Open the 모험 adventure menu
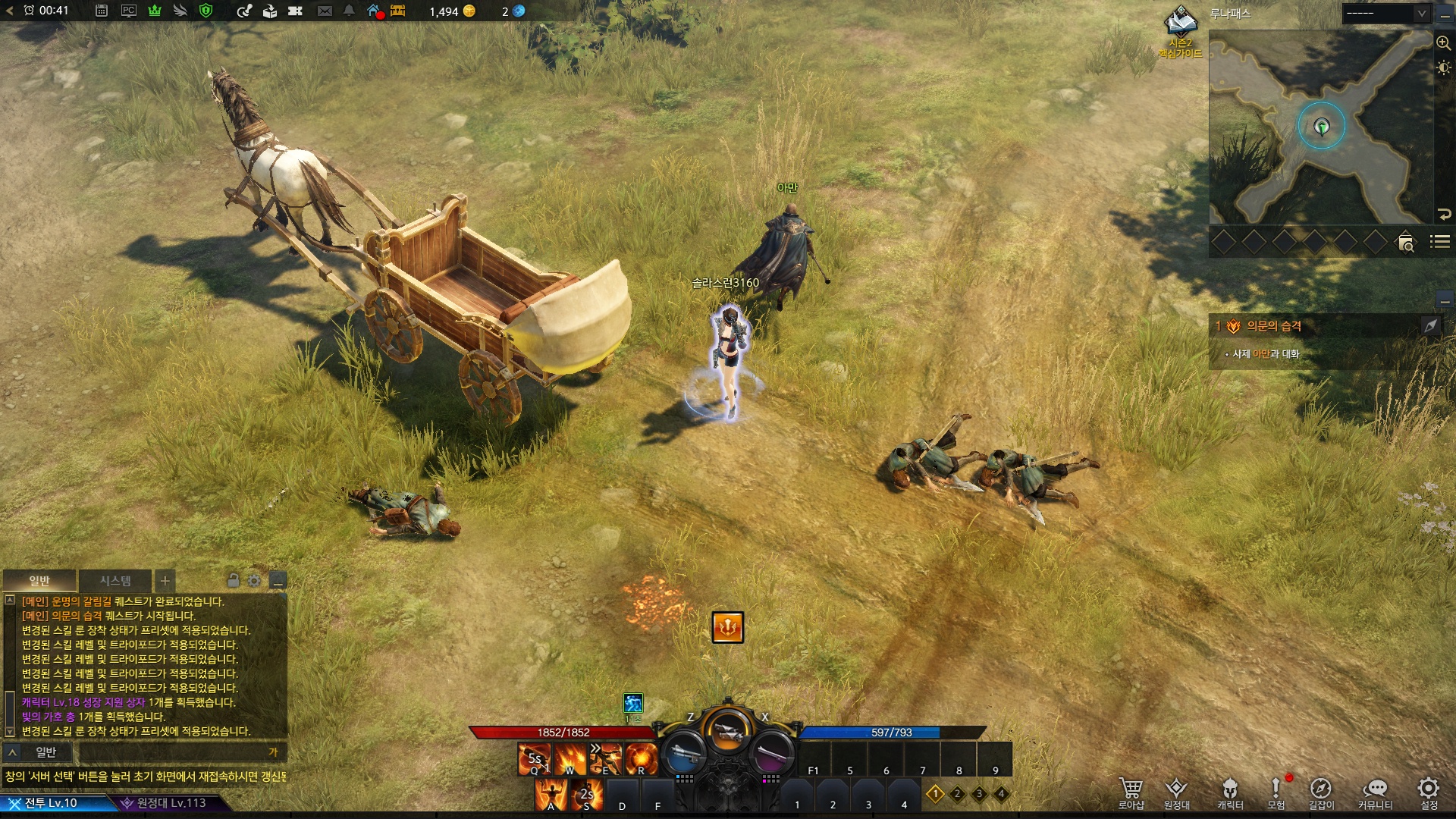Image resolution: width=1456 pixels, height=819 pixels. pos(1276,792)
